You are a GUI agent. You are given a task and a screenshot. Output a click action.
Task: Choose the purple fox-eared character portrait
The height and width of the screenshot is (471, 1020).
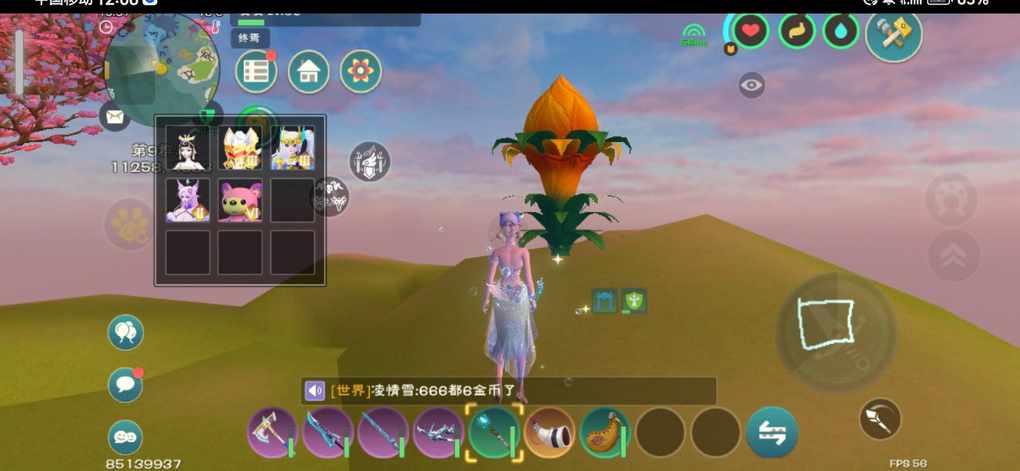click(x=188, y=200)
